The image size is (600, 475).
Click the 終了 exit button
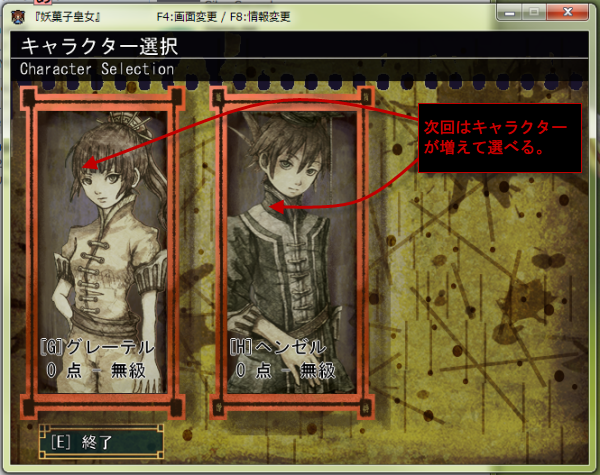click(x=100, y=441)
